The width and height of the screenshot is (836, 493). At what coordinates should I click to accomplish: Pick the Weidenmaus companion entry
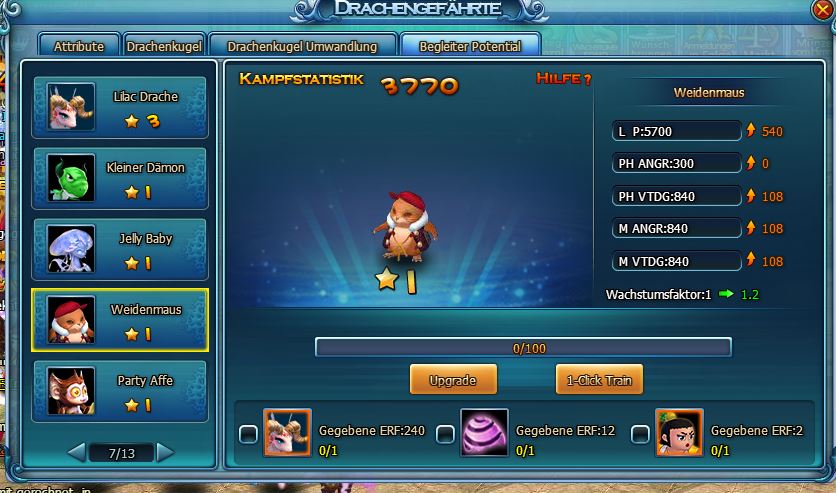click(119, 320)
